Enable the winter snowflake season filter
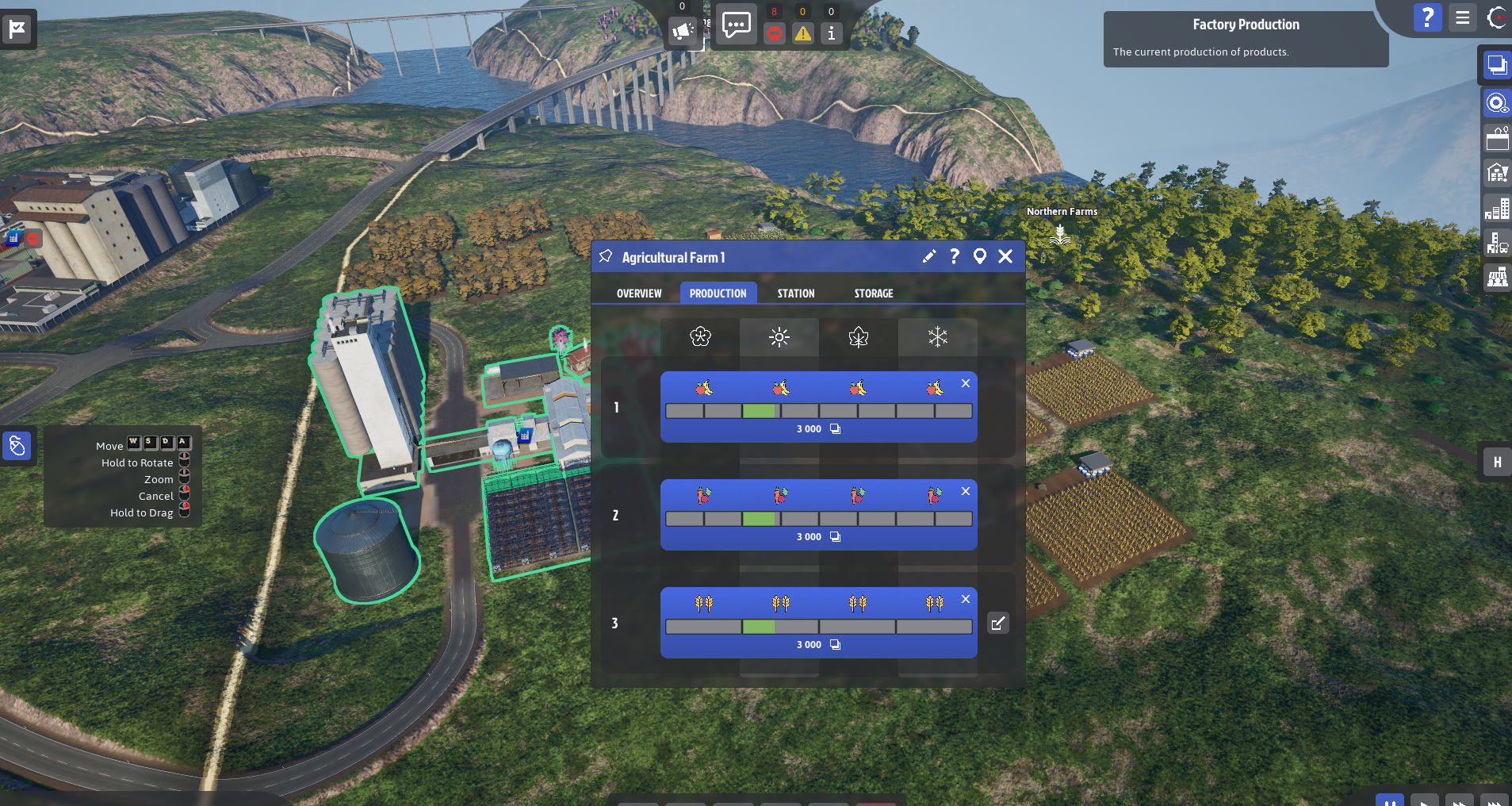 (x=937, y=337)
